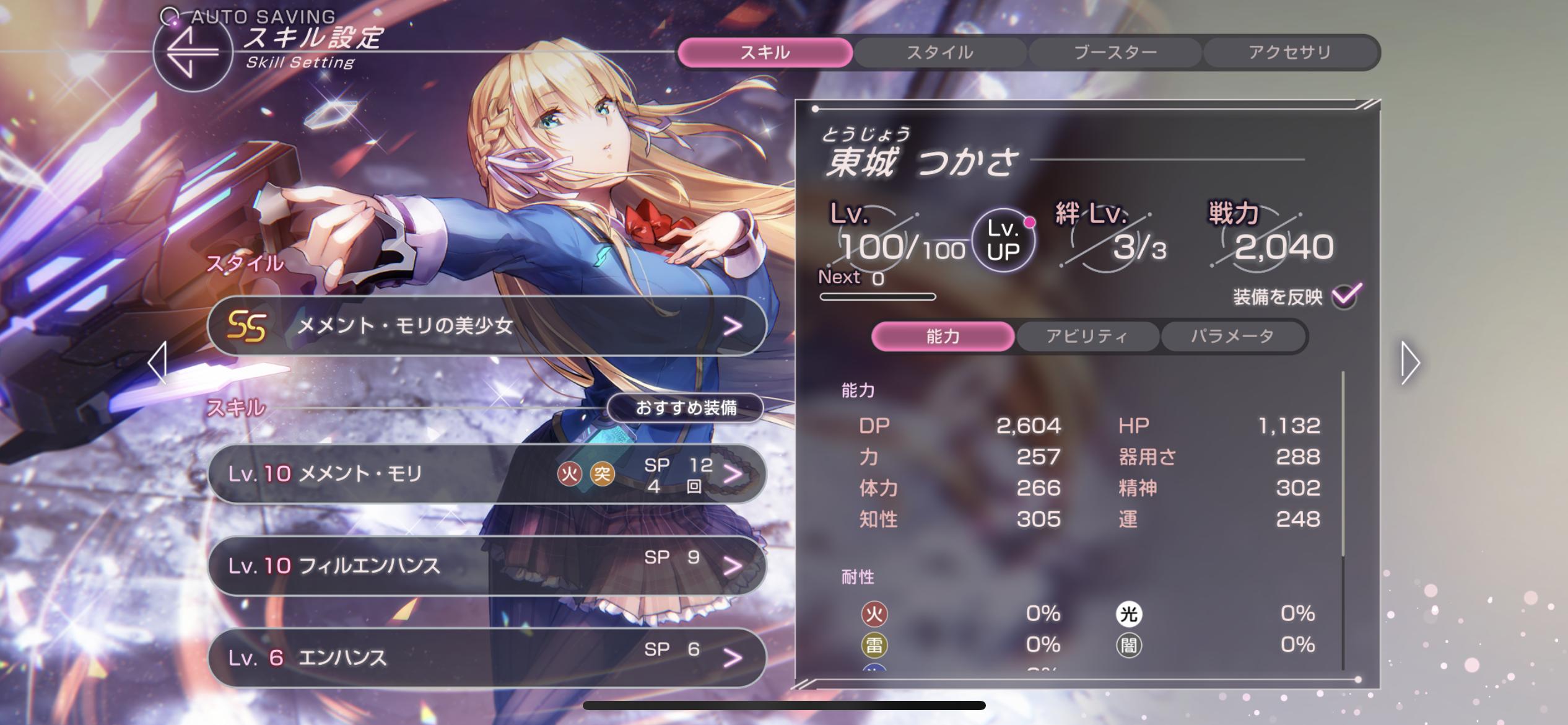The width and height of the screenshot is (1568, 725).
Task: Switch to the スキル tab
Action: point(765,53)
